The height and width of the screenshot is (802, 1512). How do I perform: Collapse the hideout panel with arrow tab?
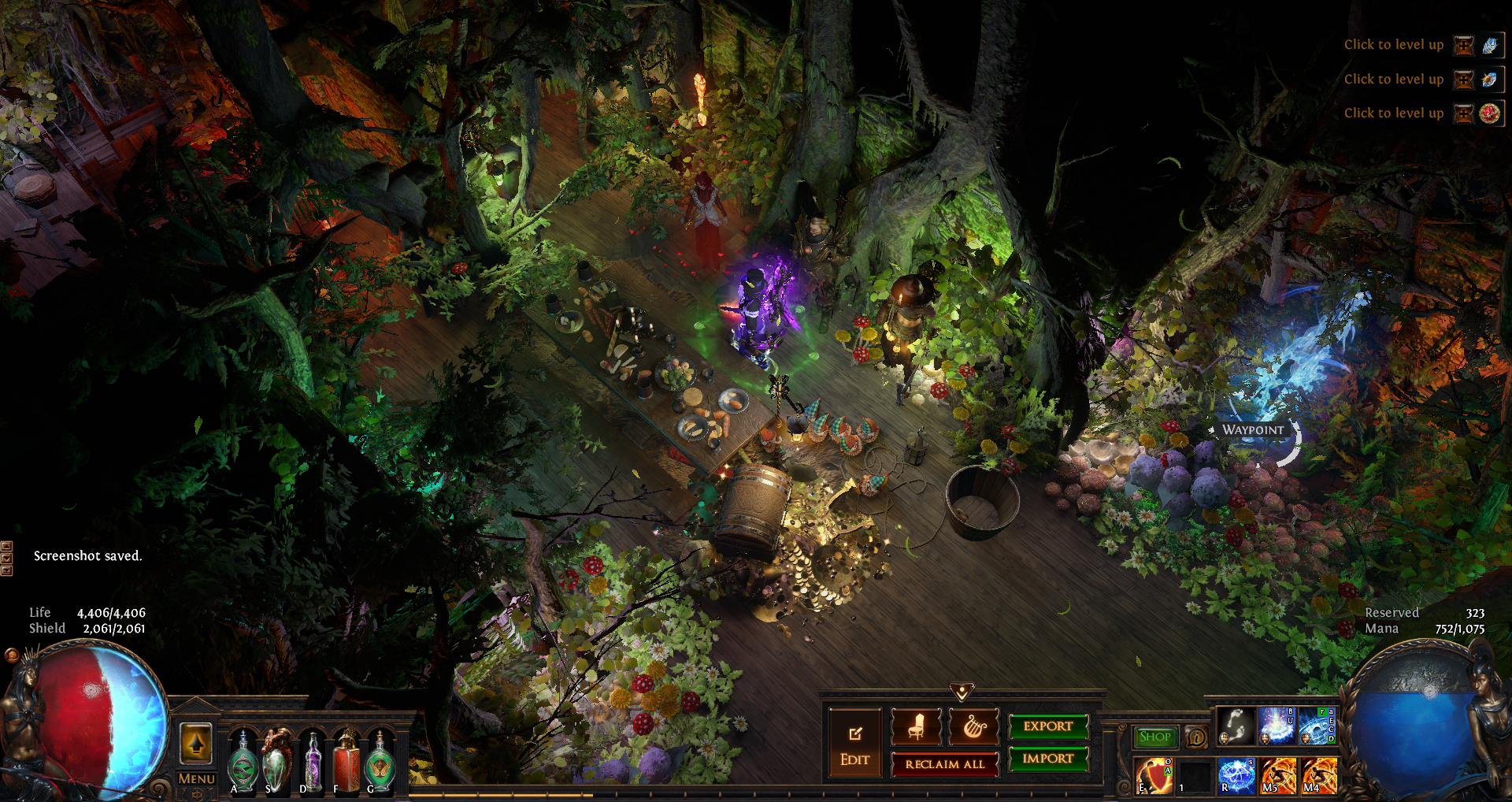962,692
